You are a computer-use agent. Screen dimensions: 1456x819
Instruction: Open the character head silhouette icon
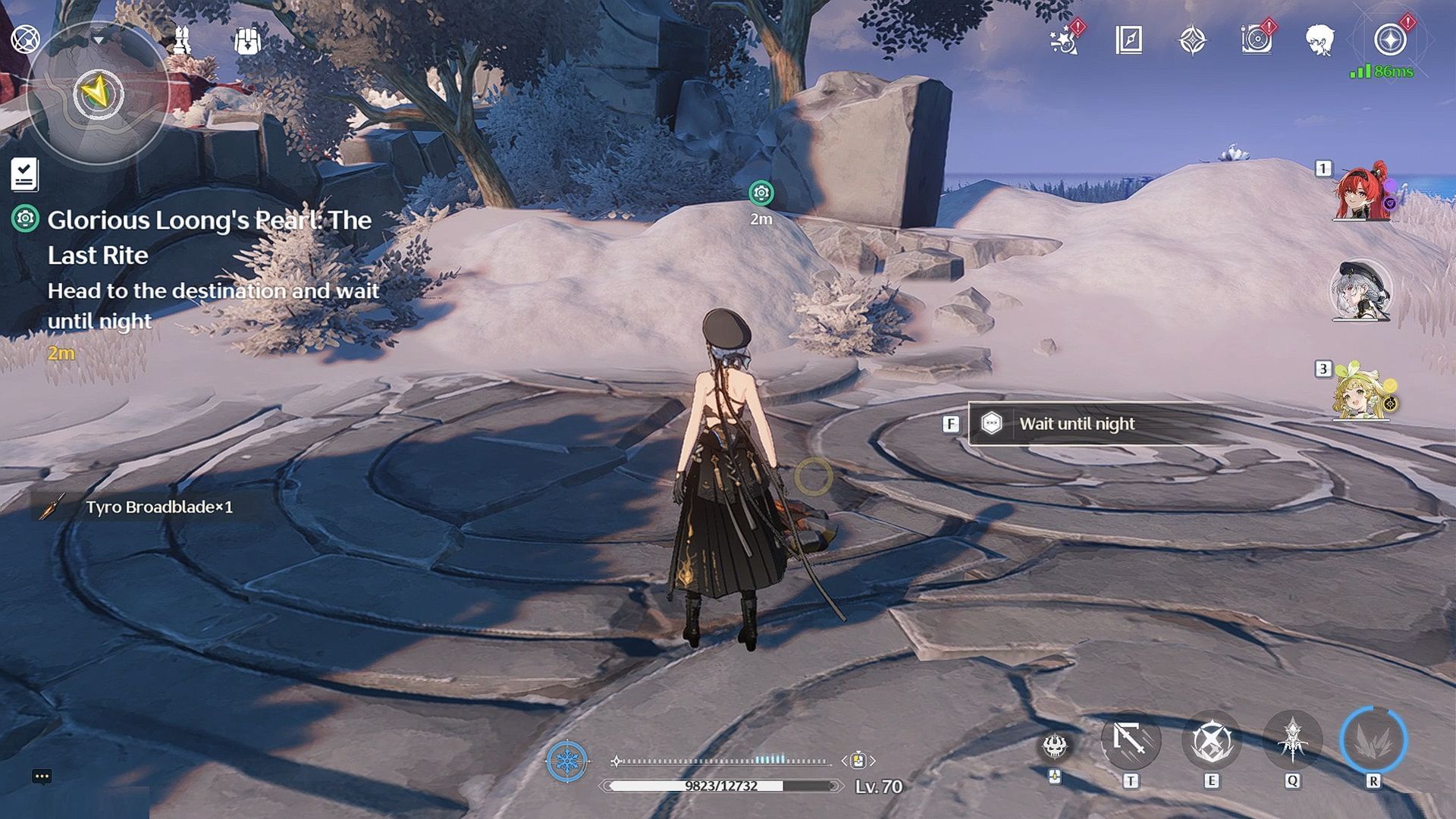1320,40
